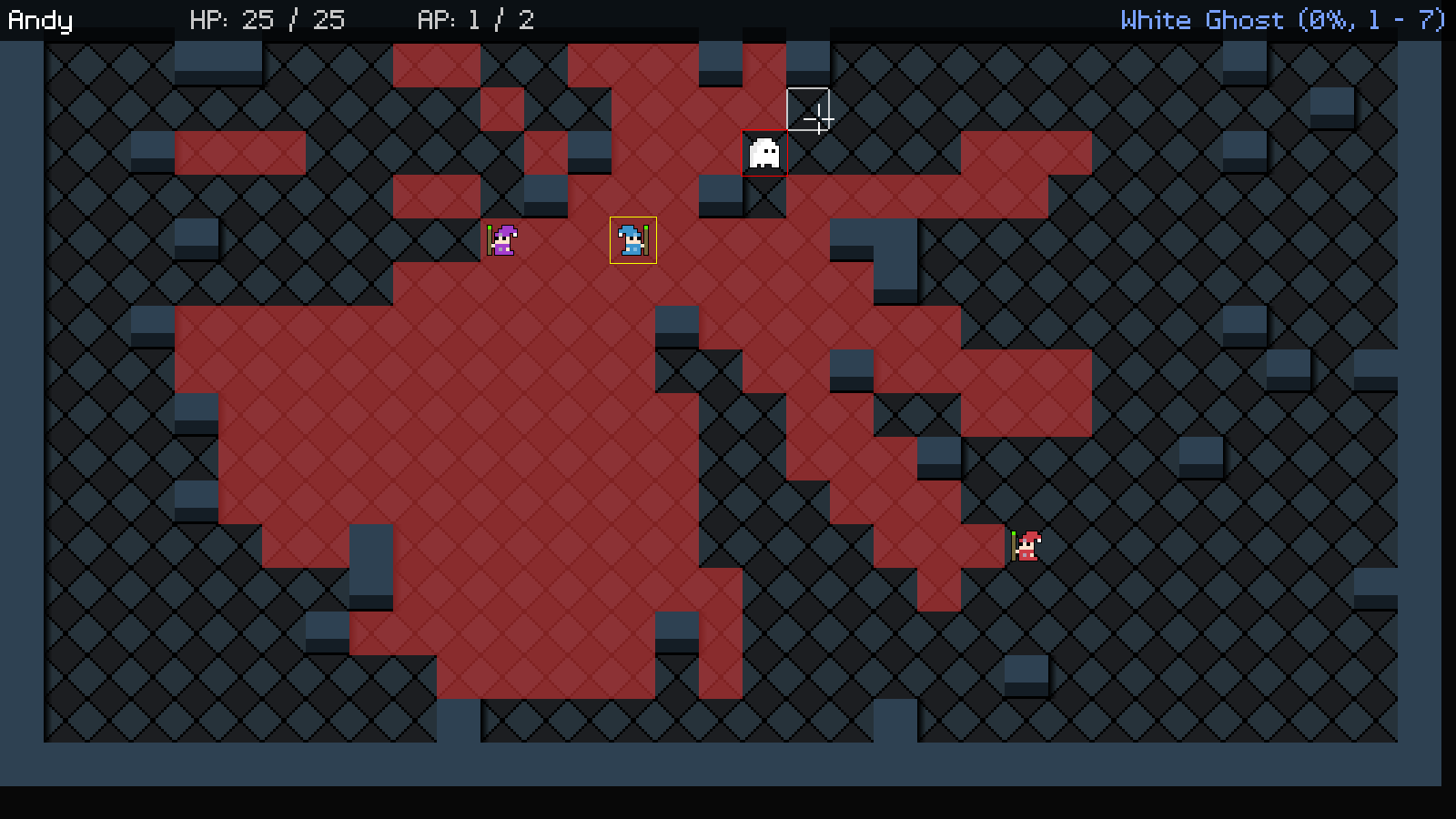Attack the White Ghost enemy
The image size is (1456, 819).
click(x=764, y=153)
